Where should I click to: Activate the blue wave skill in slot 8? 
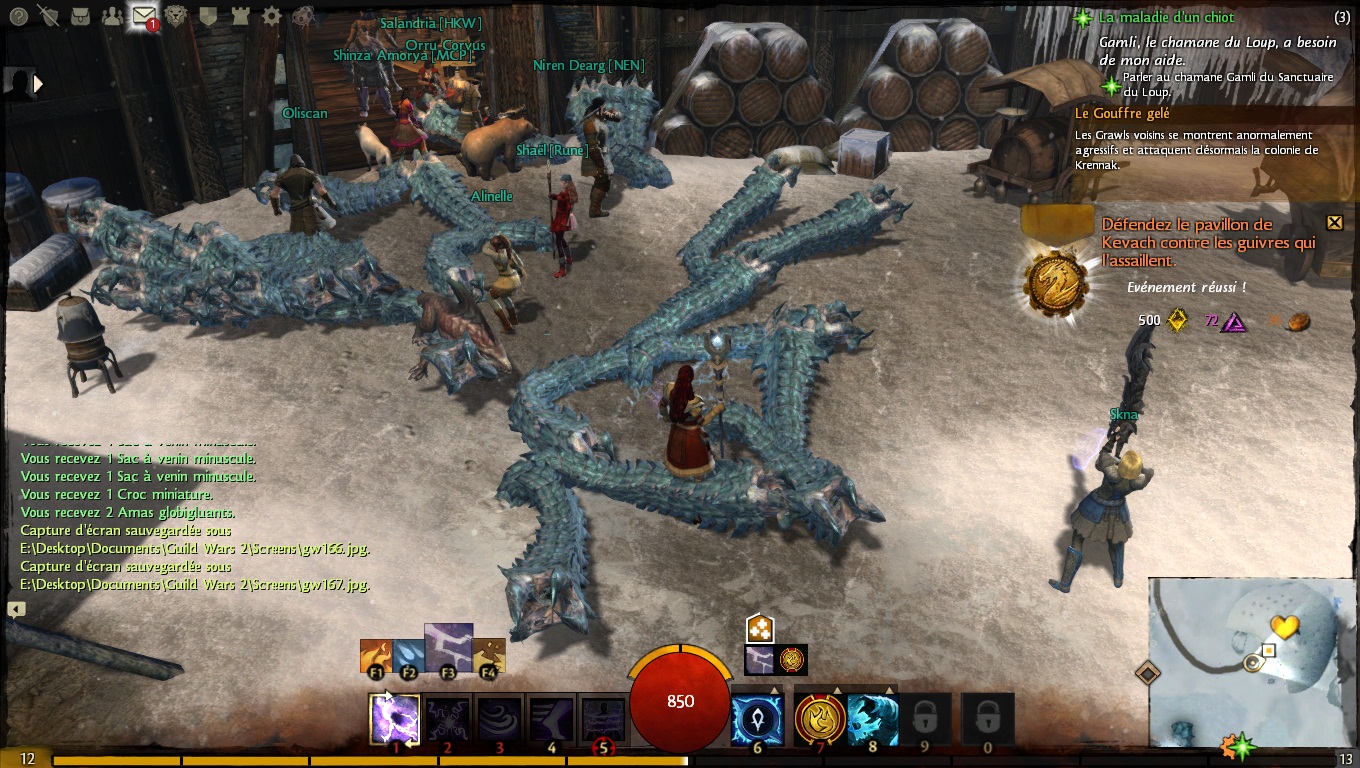872,719
